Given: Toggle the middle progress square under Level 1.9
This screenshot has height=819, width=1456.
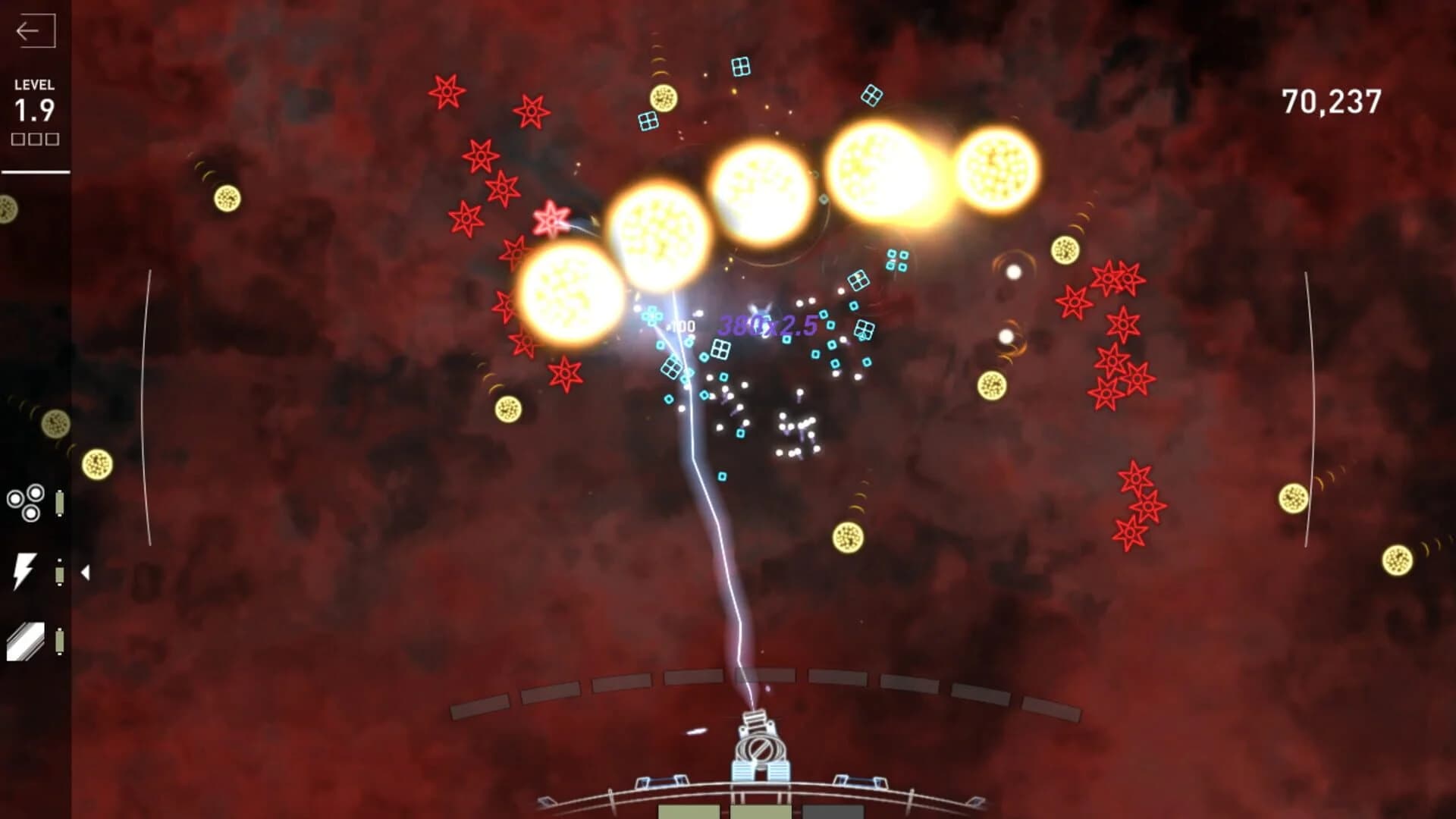Looking at the screenshot, I should [x=34, y=140].
